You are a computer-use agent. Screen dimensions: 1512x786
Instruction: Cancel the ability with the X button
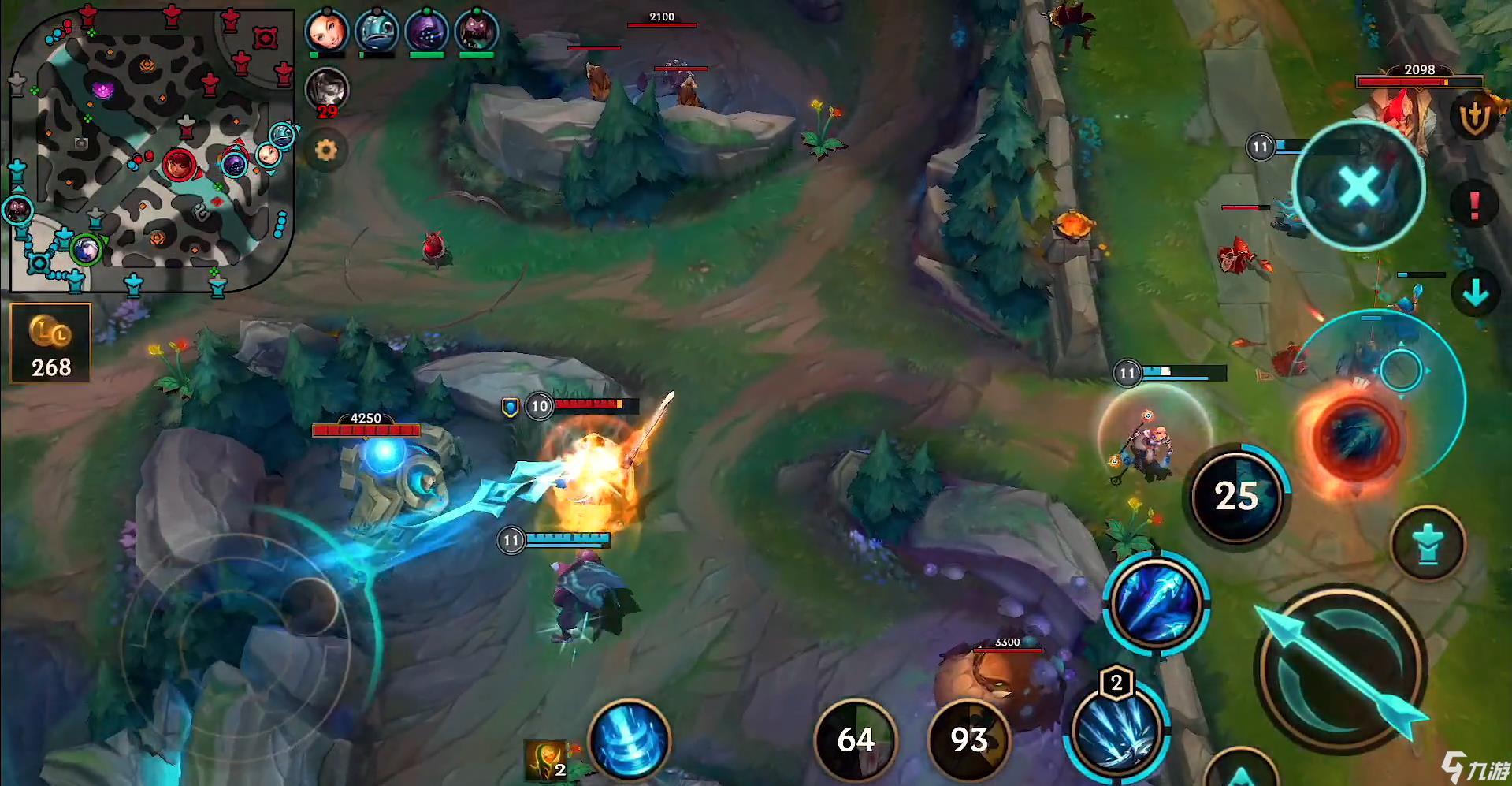1358,187
